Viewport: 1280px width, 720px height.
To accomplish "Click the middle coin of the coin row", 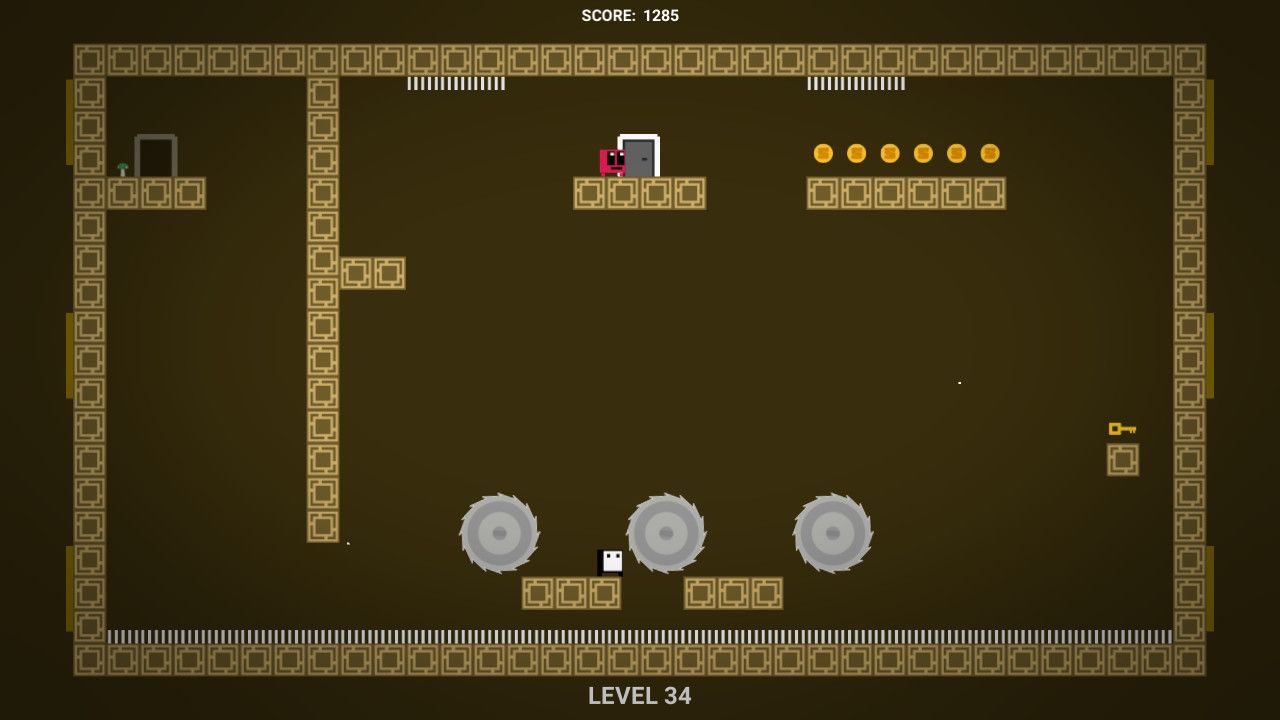I will click(889, 153).
